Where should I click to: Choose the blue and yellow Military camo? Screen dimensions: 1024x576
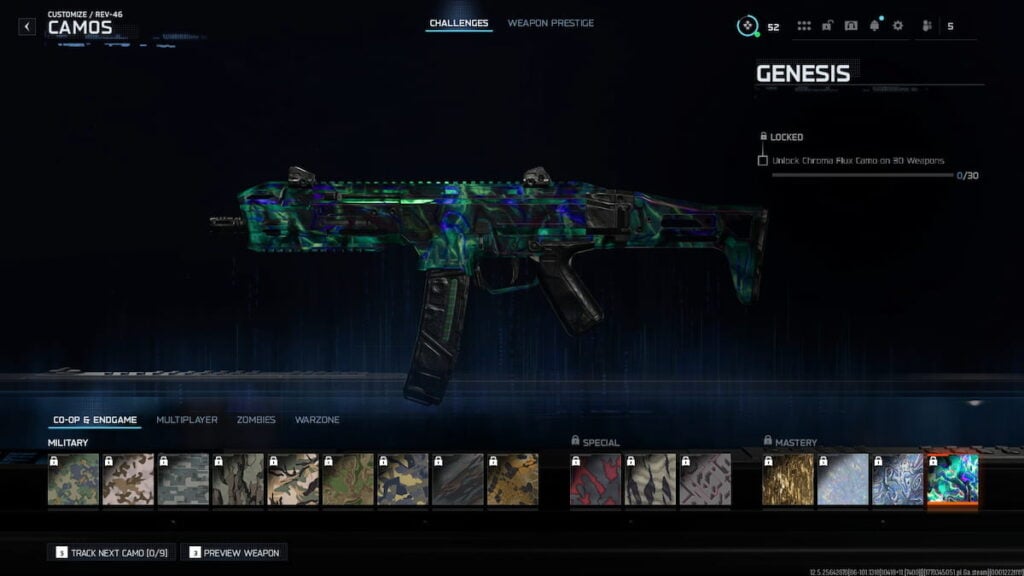pyautogui.click(x=403, y=479)
